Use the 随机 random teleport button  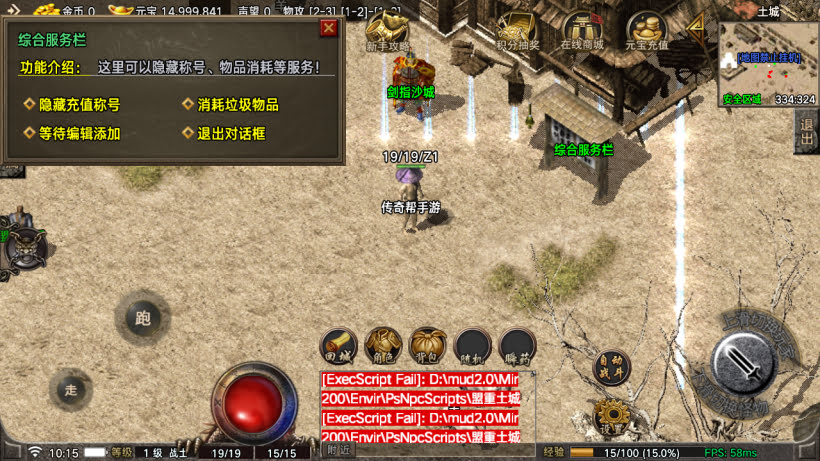[x=472, y=346]
